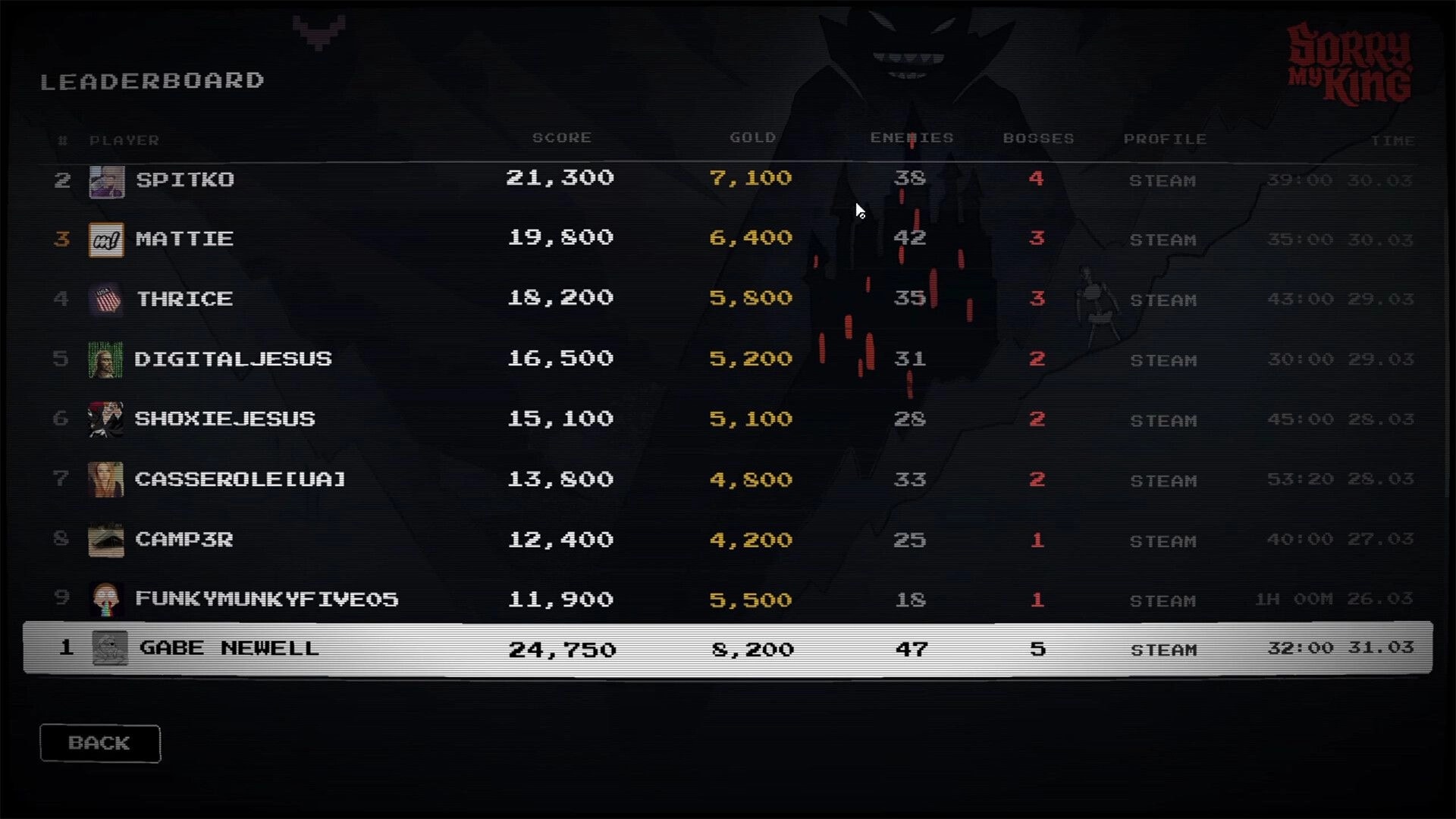This screenshot has height=819, width=1456.
Task: Click the TIME column header
Action: 1393,140
